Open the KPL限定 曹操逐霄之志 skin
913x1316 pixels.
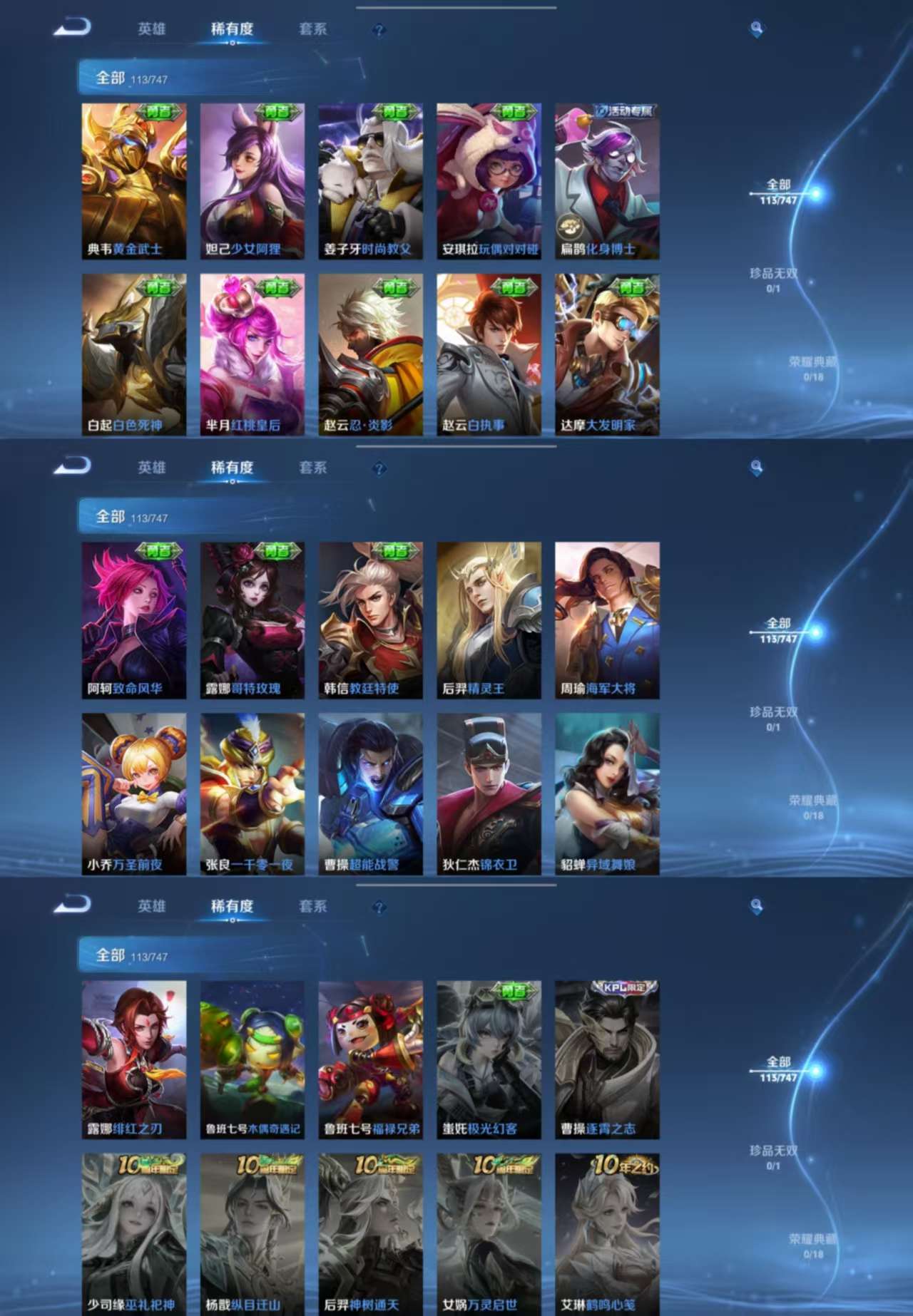coord(607,1059)
